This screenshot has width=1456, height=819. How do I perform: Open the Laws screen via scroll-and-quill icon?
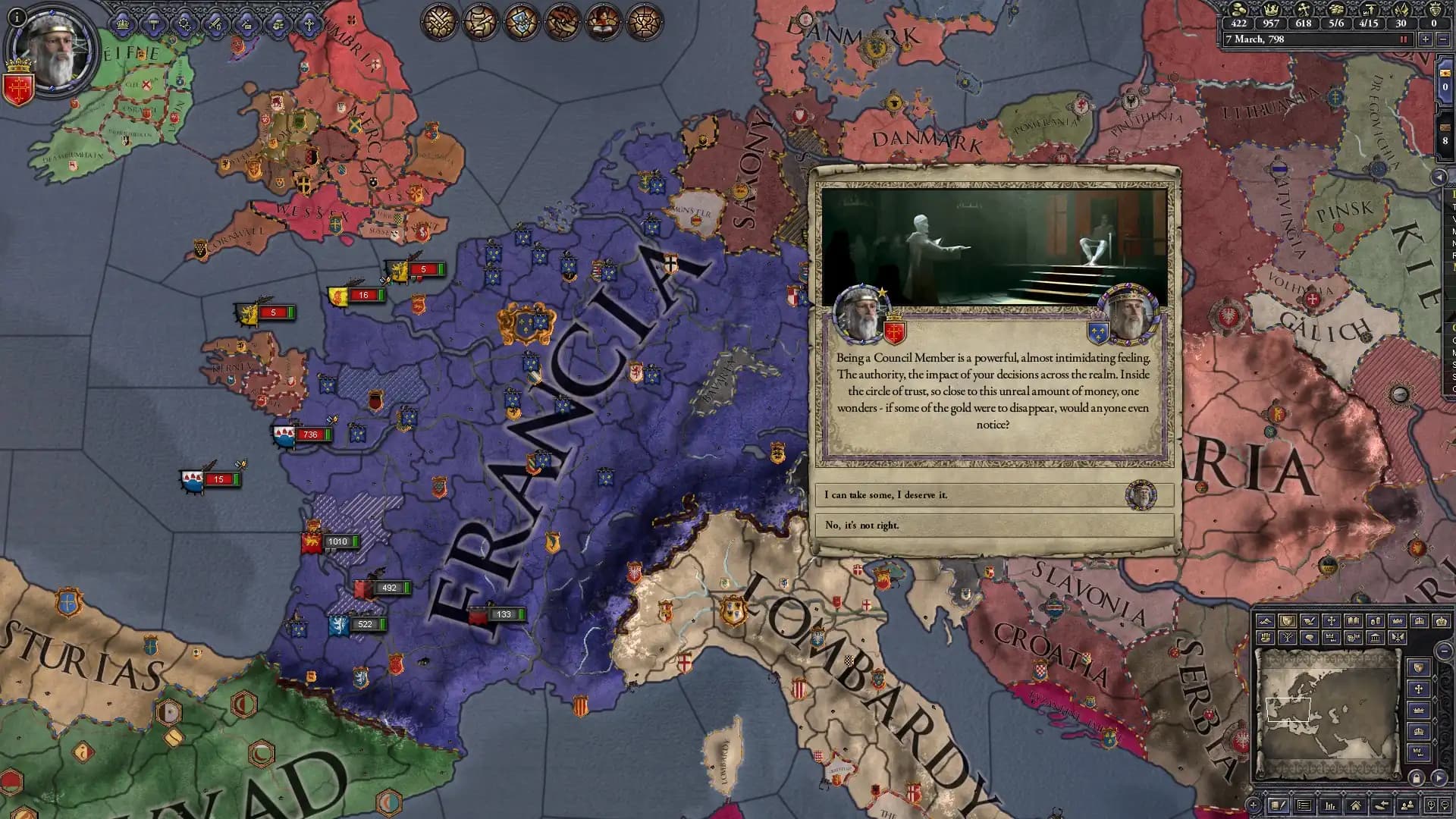(479, 20)
